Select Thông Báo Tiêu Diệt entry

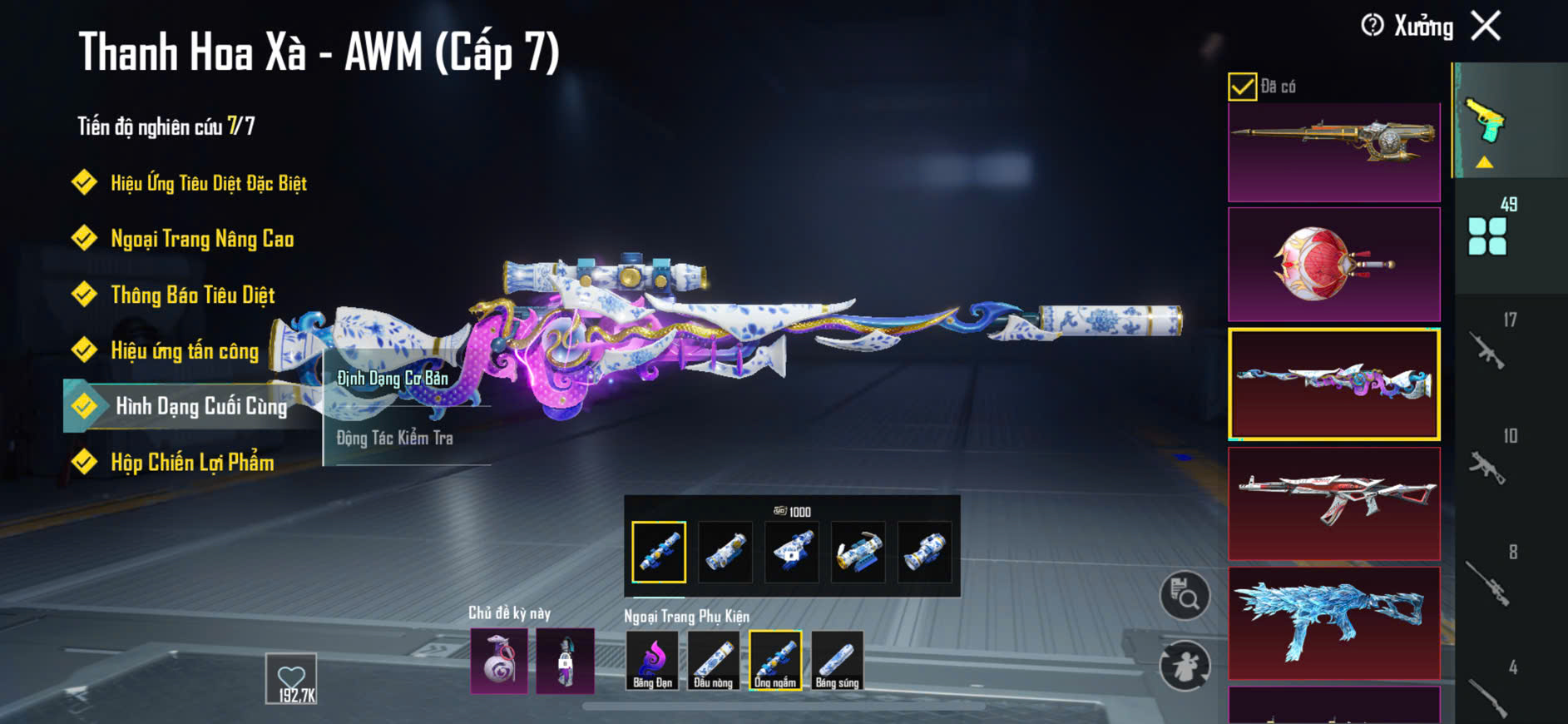[192, 295]
